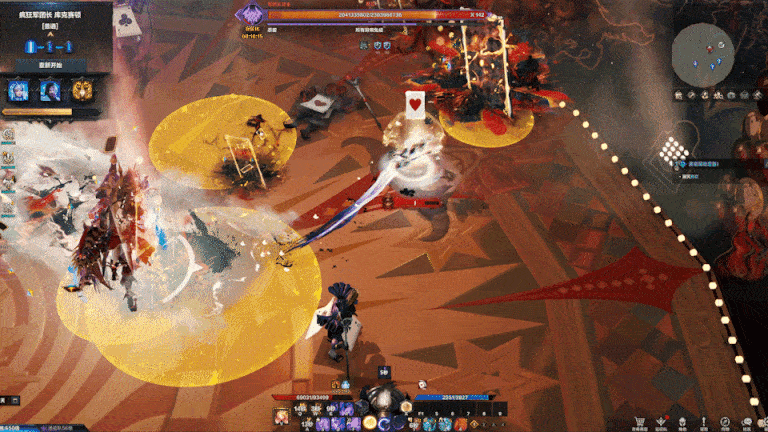Select the dark-haired party member portrait
768x432 pixels.
(48, 91)
